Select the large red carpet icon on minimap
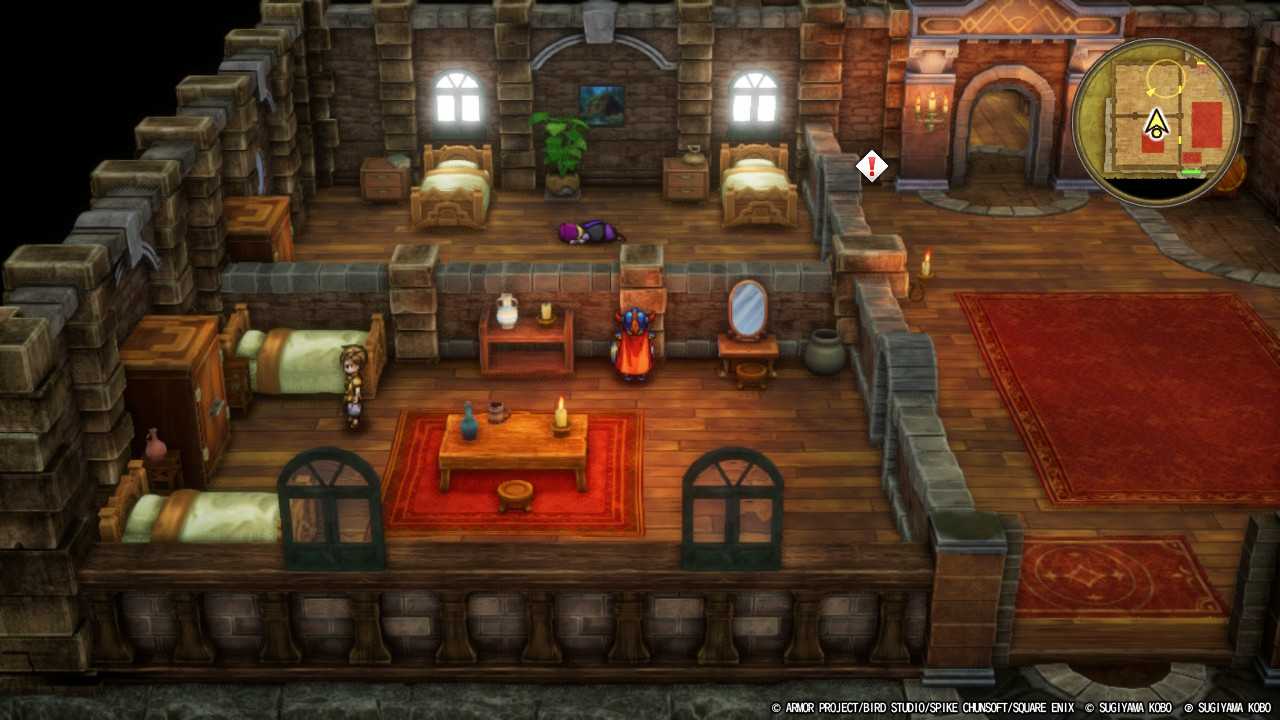The image size is (1280, 720). (1207, 124)
